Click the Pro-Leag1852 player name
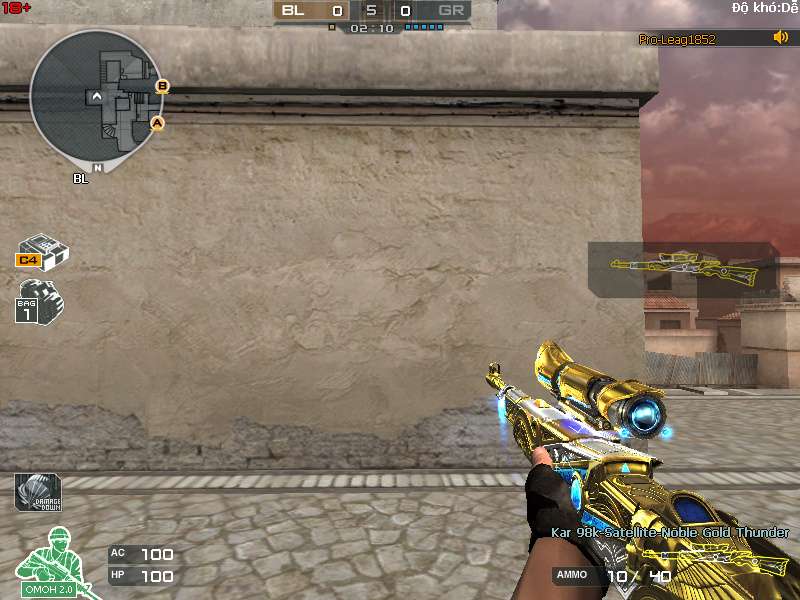The height and width of the screenshot is (600, 800). [x=676, y=39]
